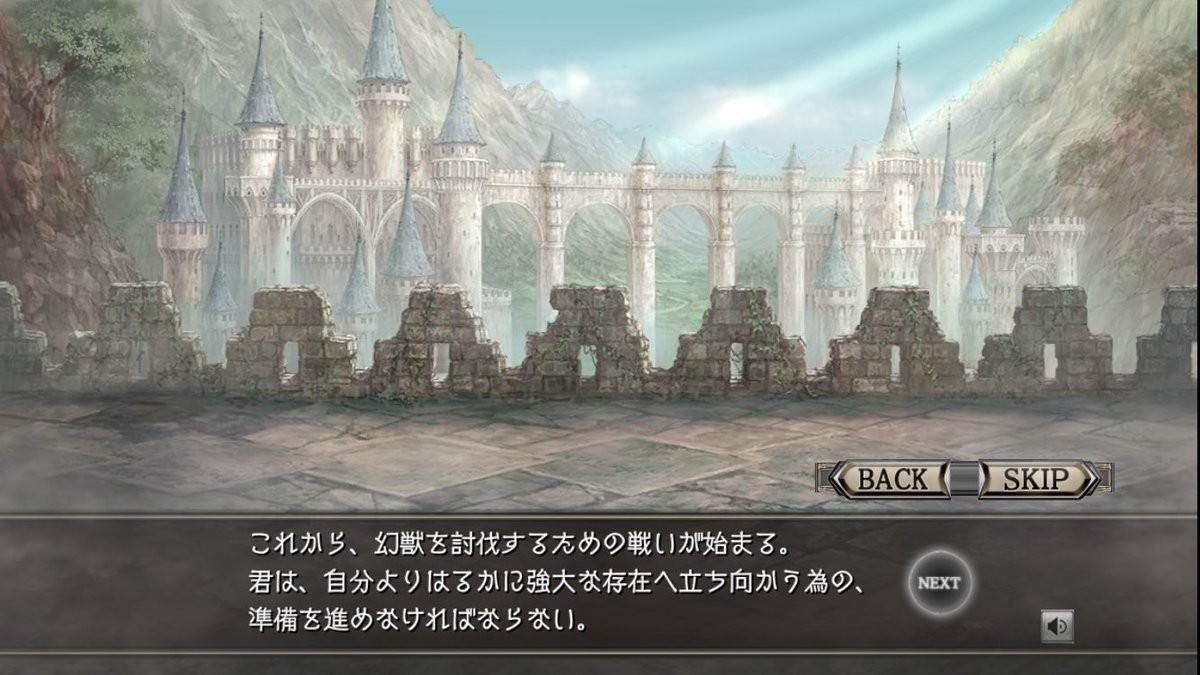The image size is (1200, 675).
Task: Skip the story with the SKIP button
Action: pyautogui.click(x=1036, y=479)
